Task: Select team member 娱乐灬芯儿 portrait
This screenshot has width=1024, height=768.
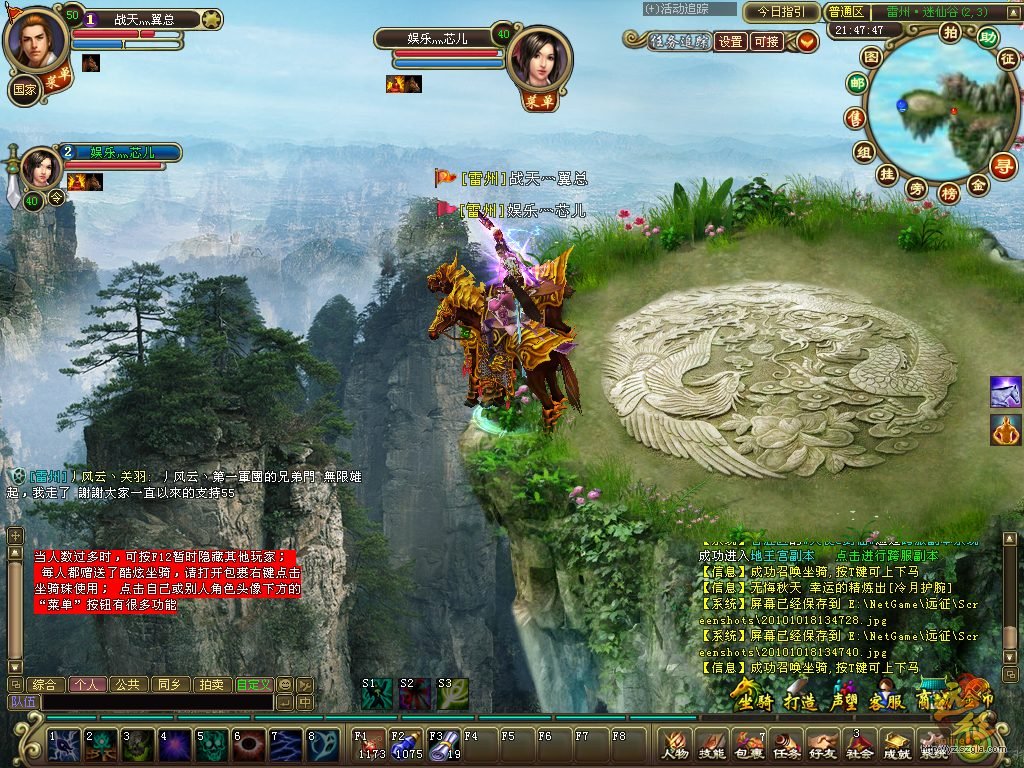Action: tap(41, 165)
